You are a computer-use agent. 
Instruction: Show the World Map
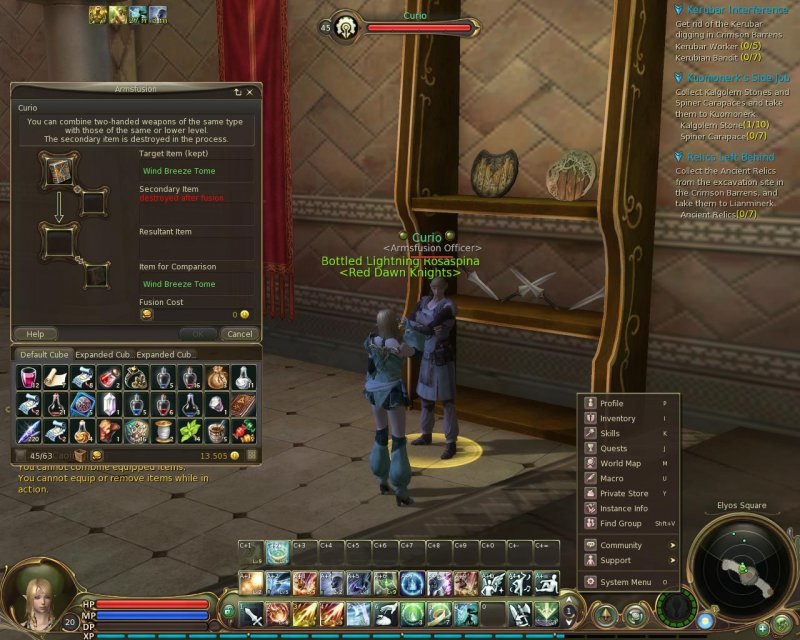pyautogui.click(x=620, y=464)
